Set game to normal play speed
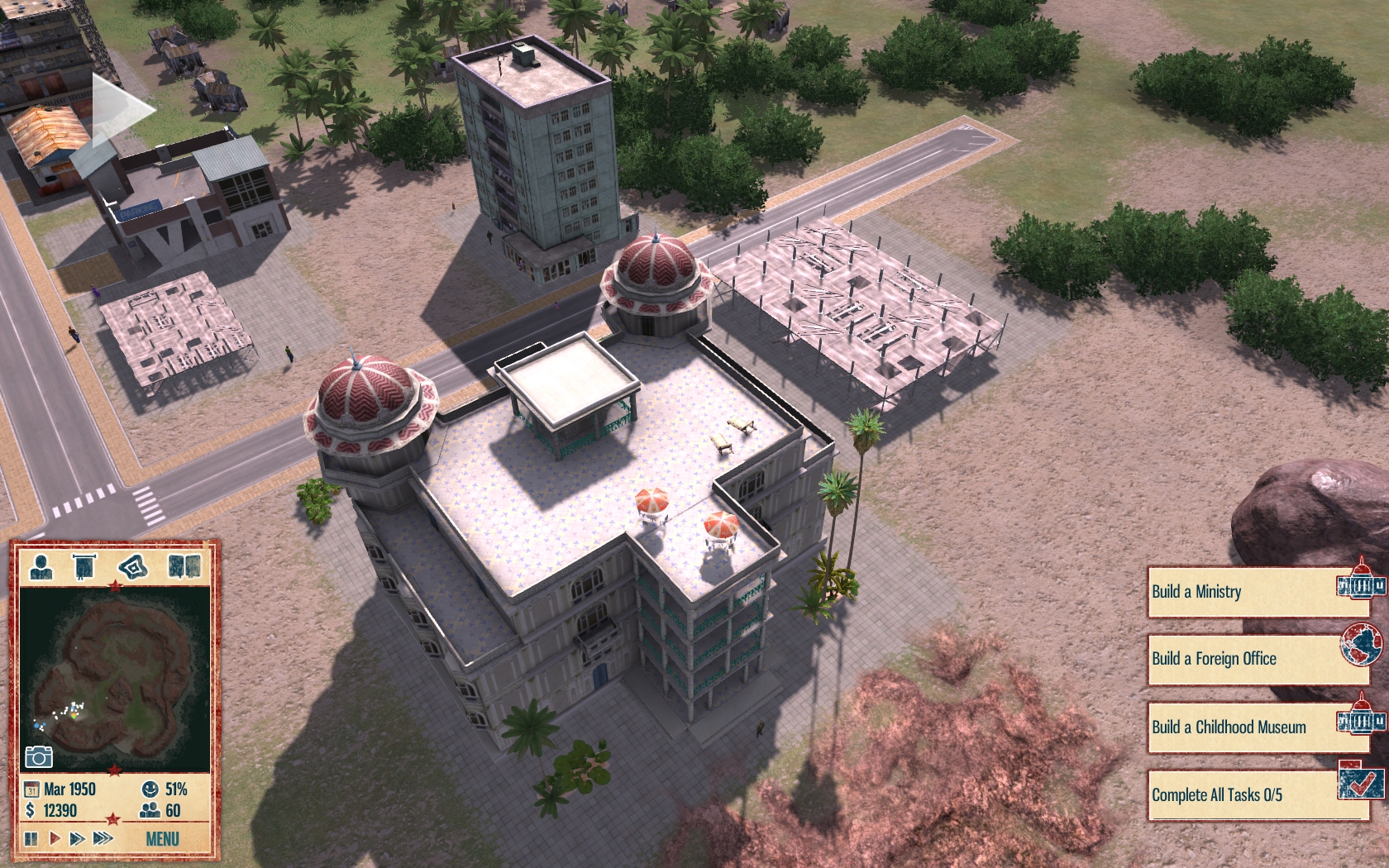 pyautogui.click(x=55, y=838)
